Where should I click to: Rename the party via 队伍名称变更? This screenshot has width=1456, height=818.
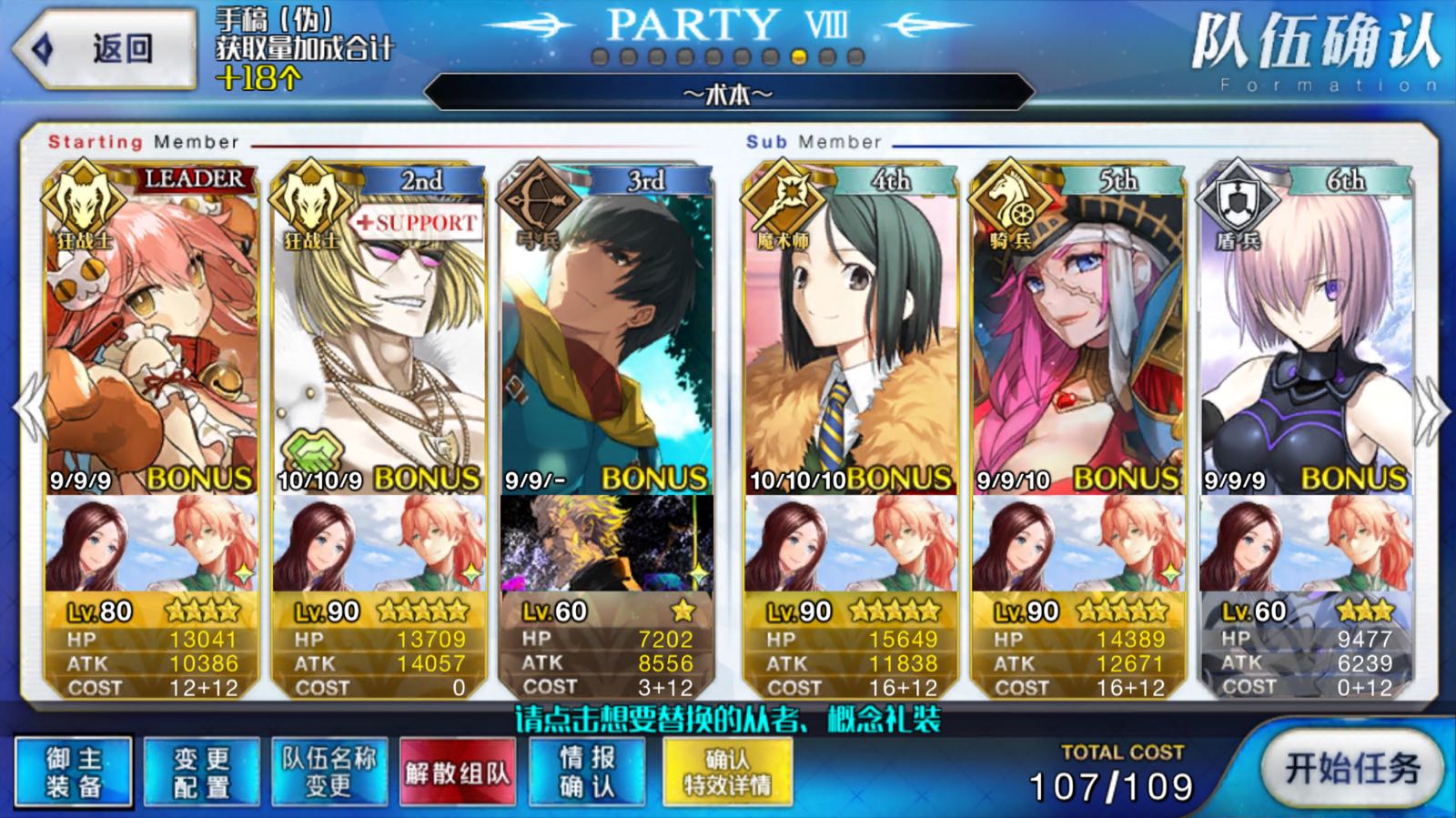tap(329, 773)
